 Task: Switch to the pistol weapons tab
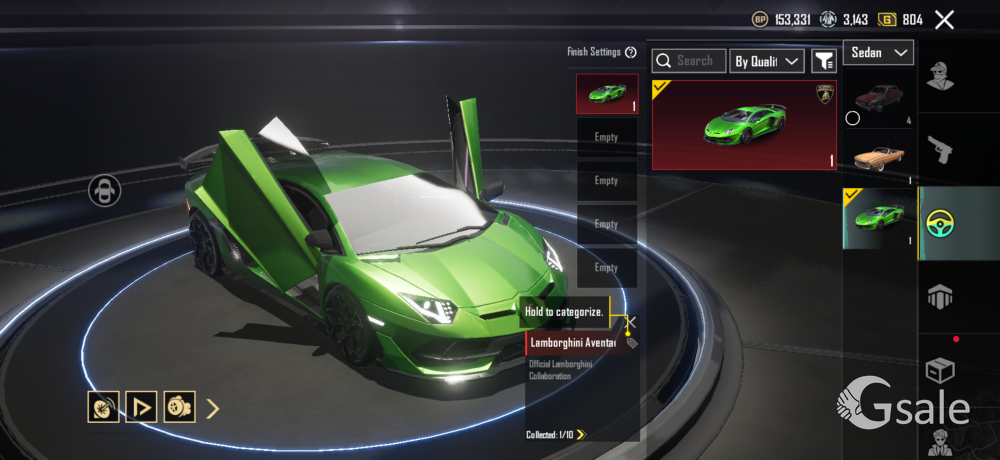coord(940,150)
